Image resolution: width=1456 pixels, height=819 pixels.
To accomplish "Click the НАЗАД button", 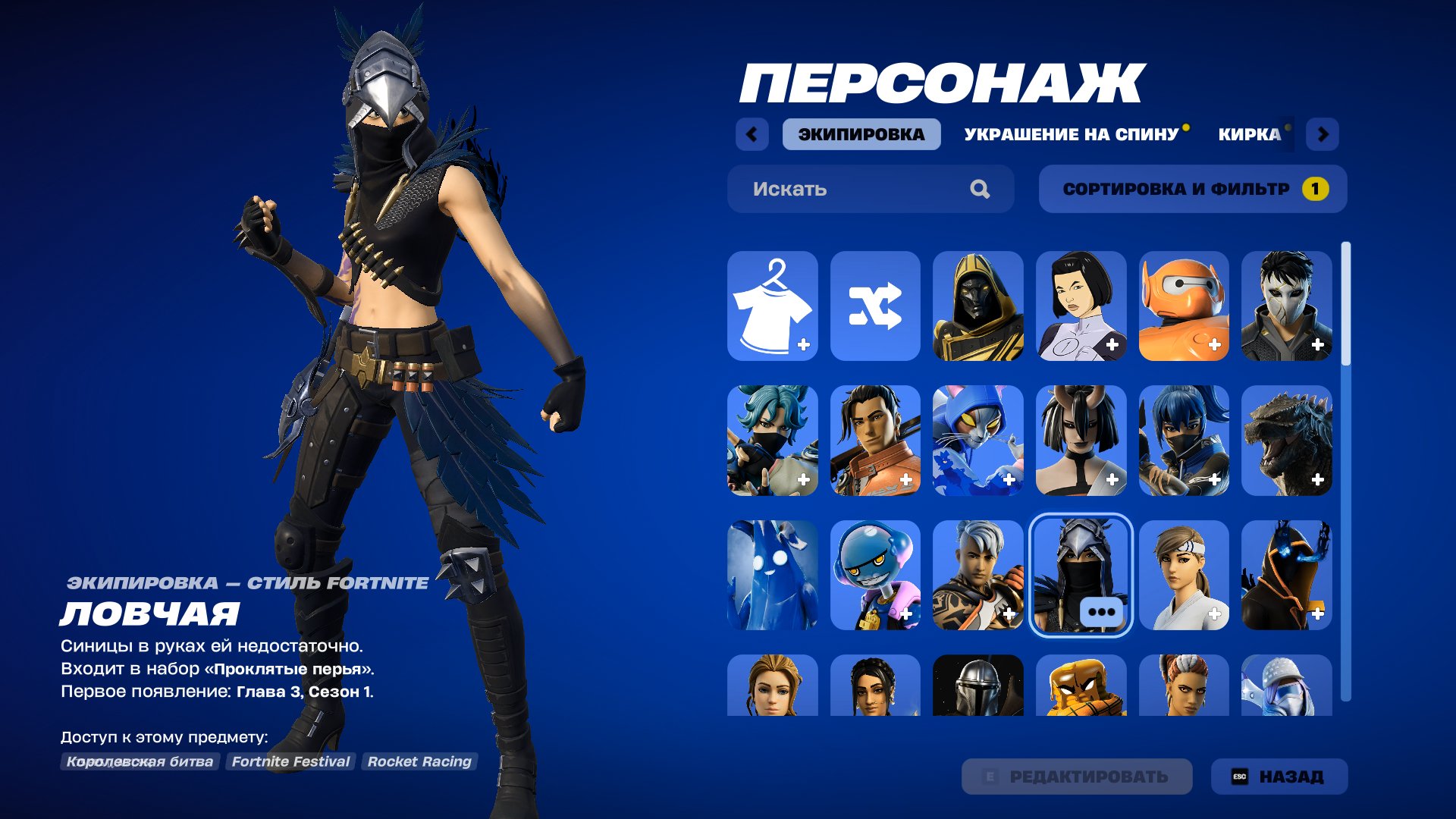I will [x=1279, y=776].
